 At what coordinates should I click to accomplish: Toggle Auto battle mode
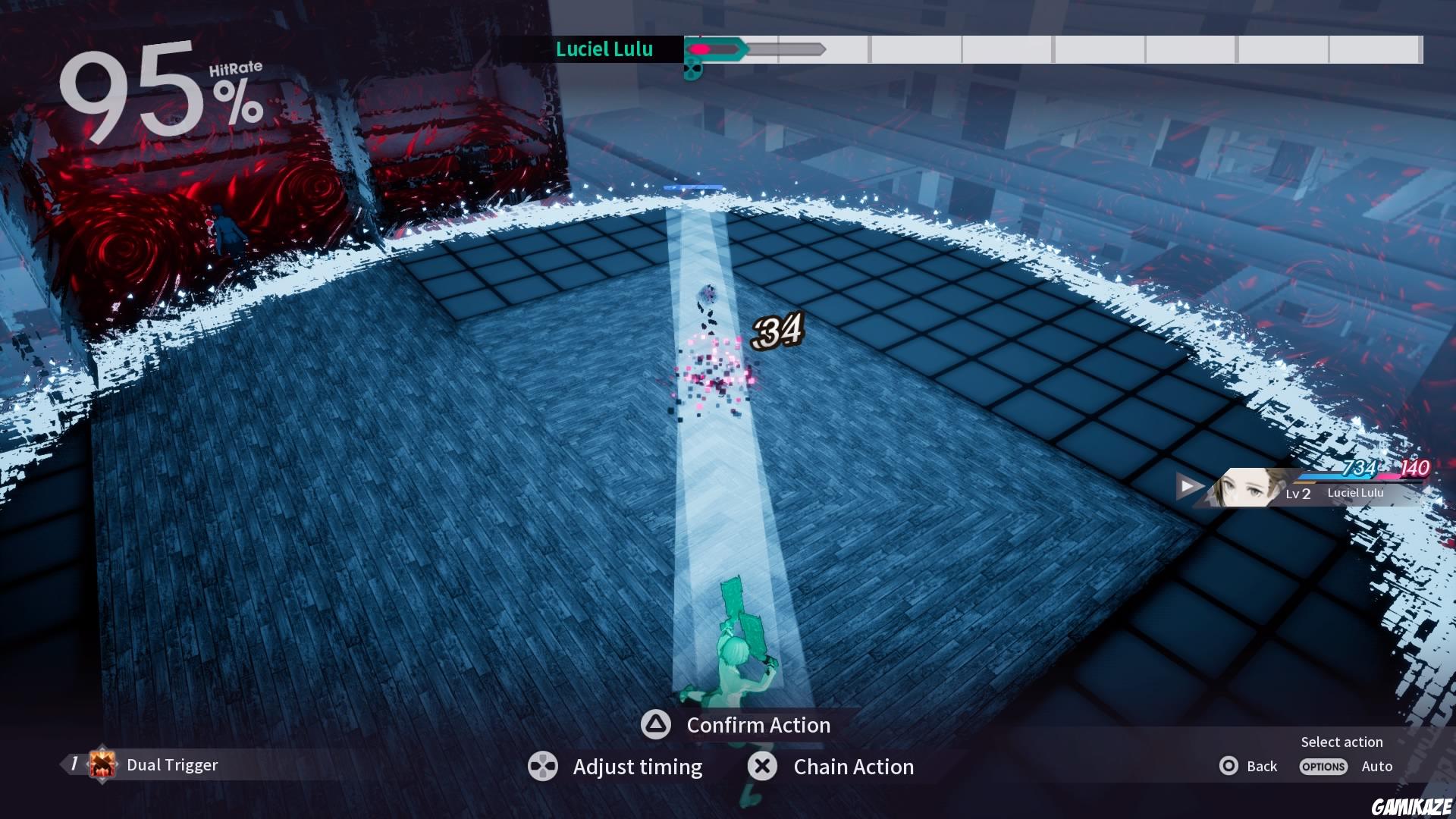(x=1376, y=766)
